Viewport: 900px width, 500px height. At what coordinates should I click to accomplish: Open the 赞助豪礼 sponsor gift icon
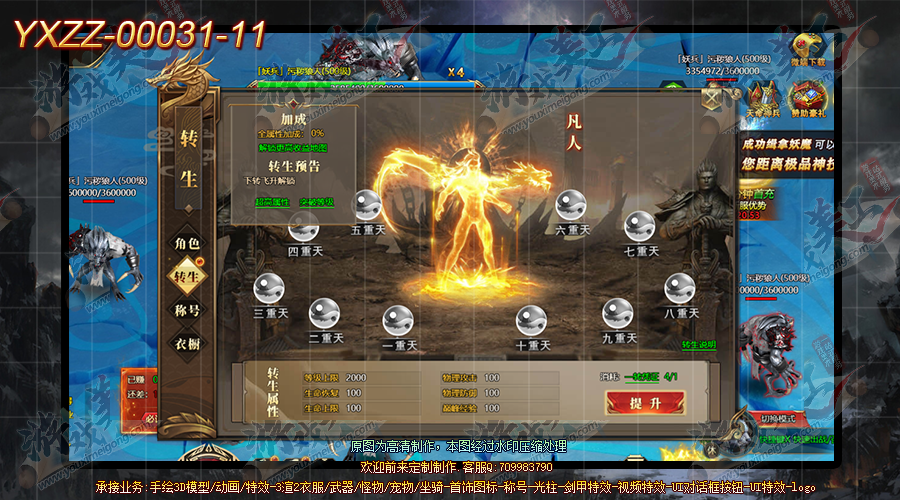808,101
